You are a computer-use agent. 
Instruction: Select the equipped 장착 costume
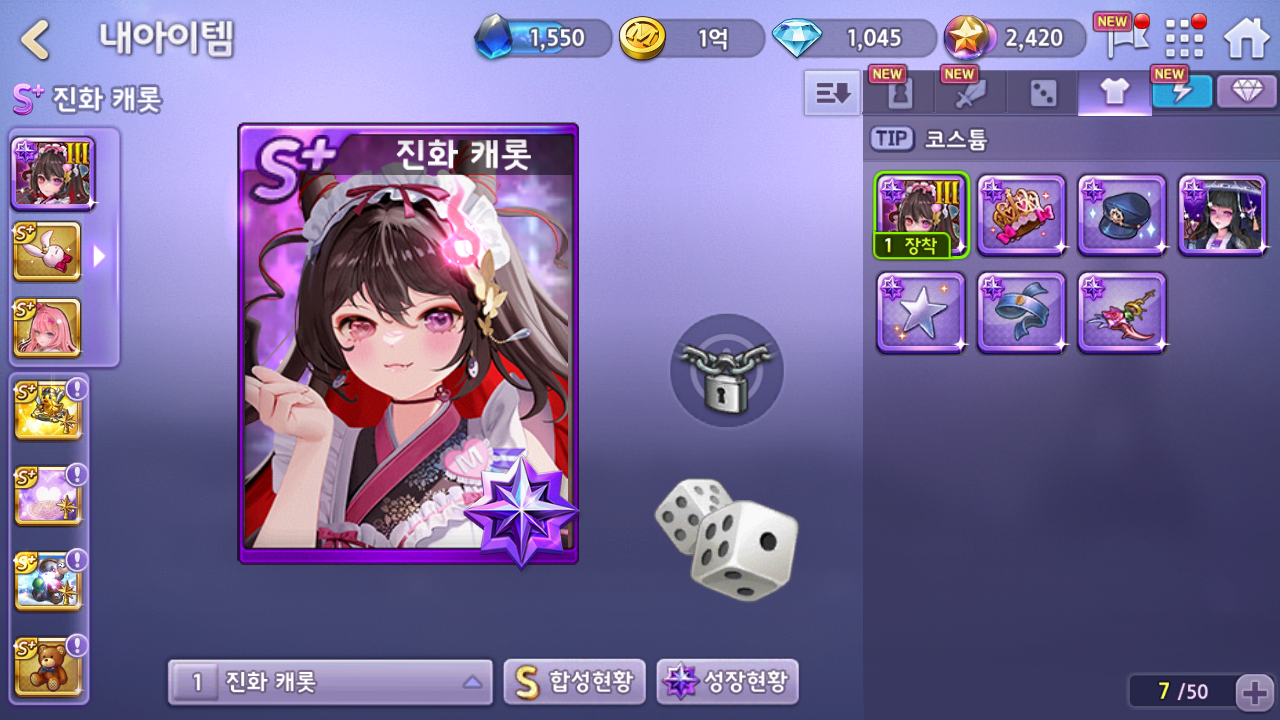(921, 215)
